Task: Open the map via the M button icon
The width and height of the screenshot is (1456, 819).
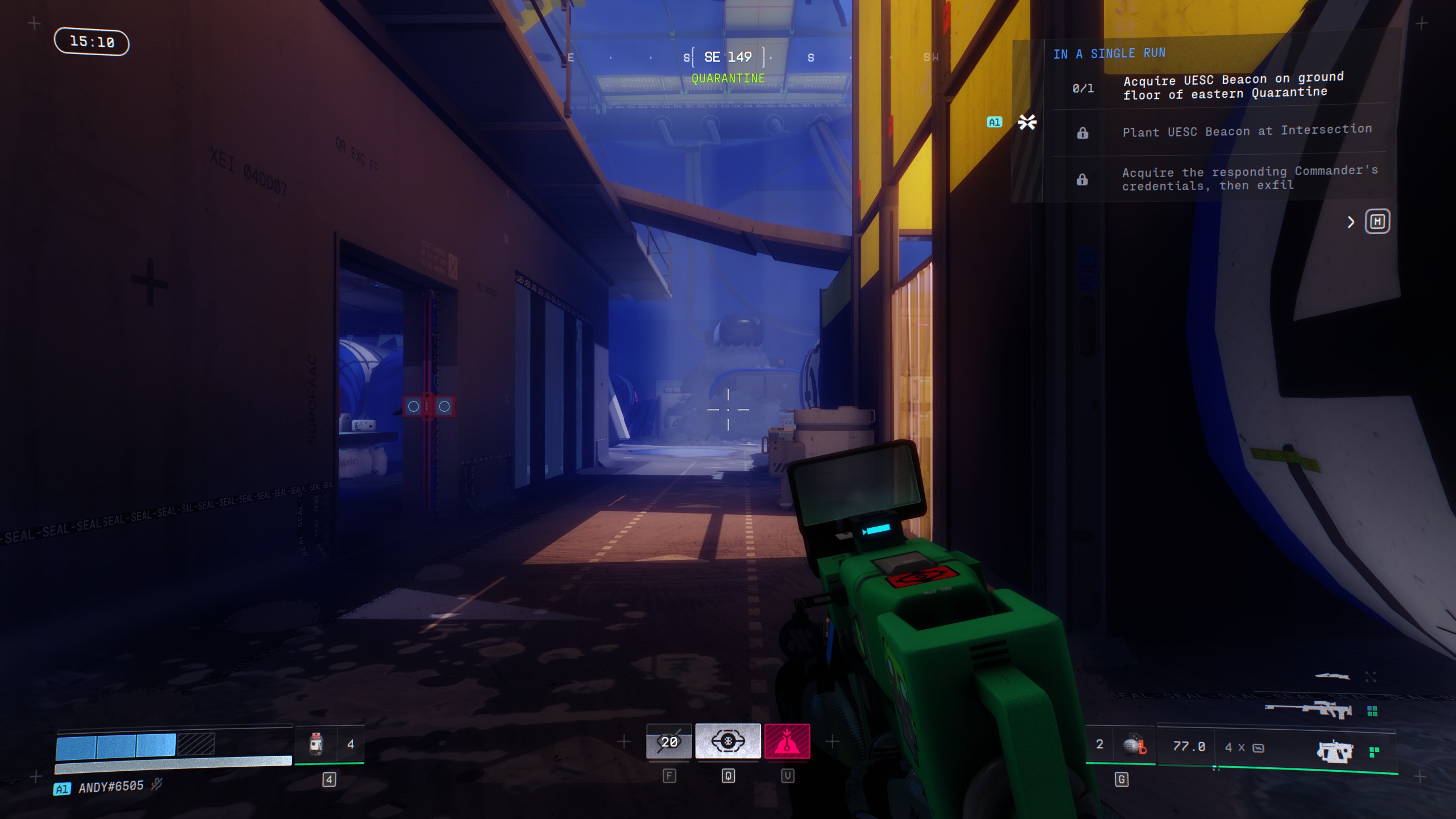Action: pos(1377,222)
